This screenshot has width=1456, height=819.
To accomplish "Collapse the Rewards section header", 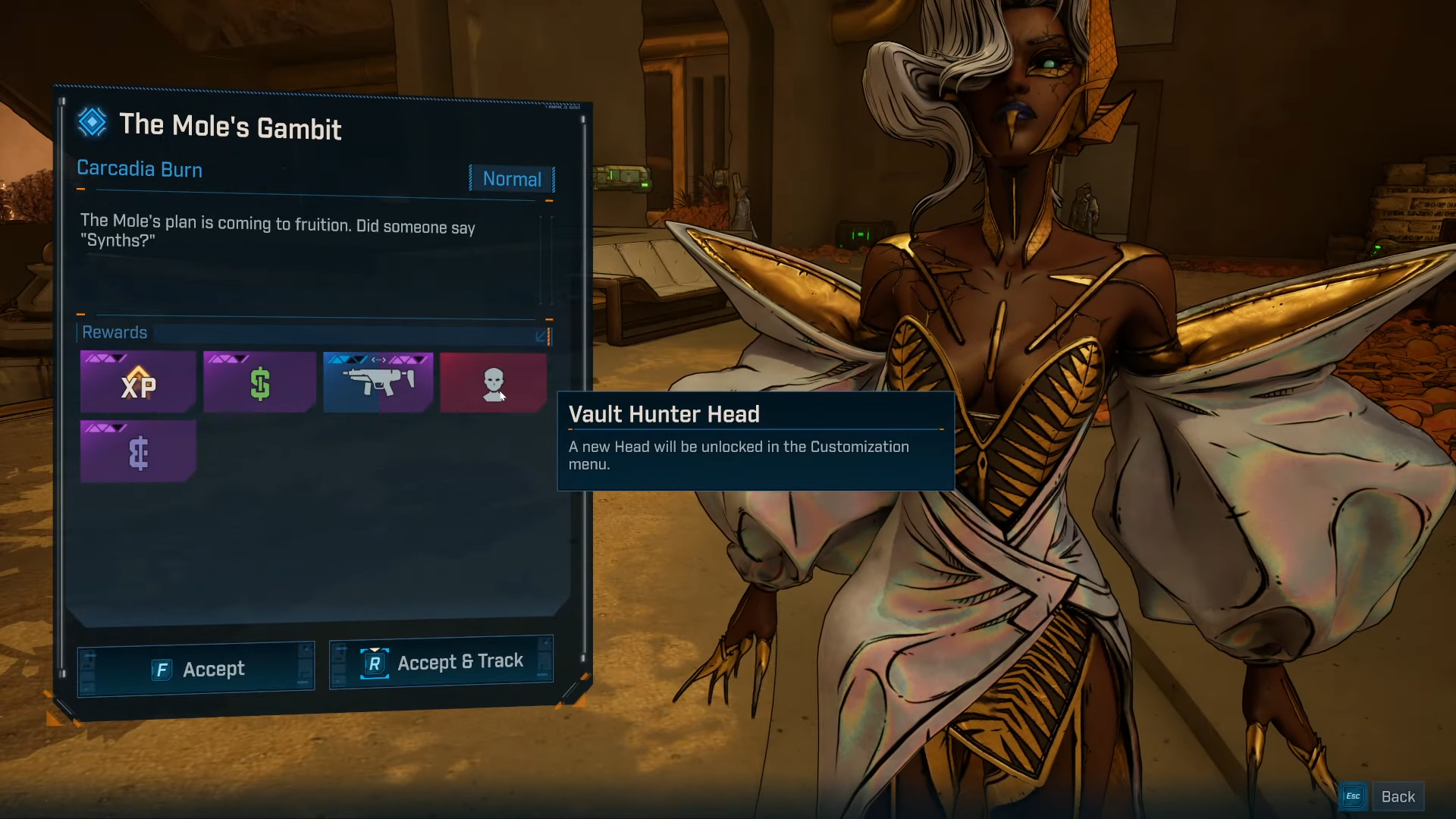I will pos(541,335).
